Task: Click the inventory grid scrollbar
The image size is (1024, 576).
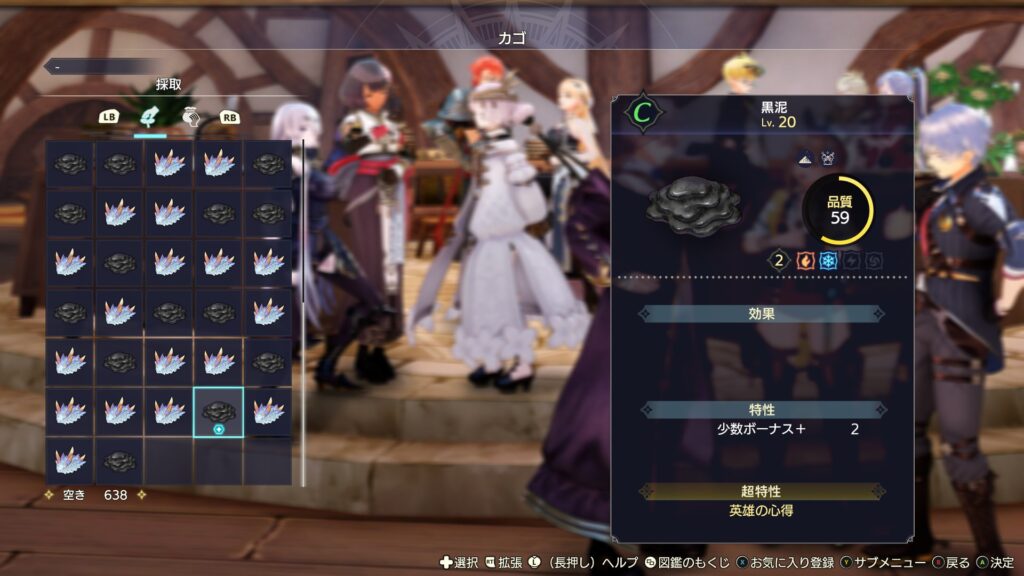Action: [303, 312]
